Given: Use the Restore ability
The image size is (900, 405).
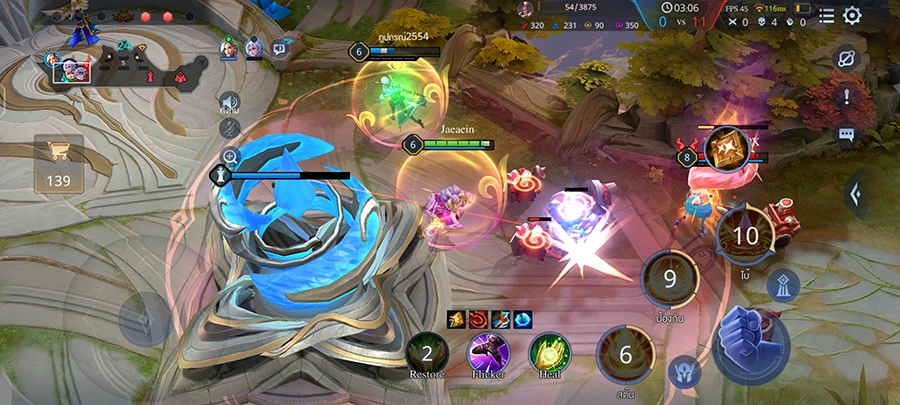Looking at the screenshot, I should 427,353.
